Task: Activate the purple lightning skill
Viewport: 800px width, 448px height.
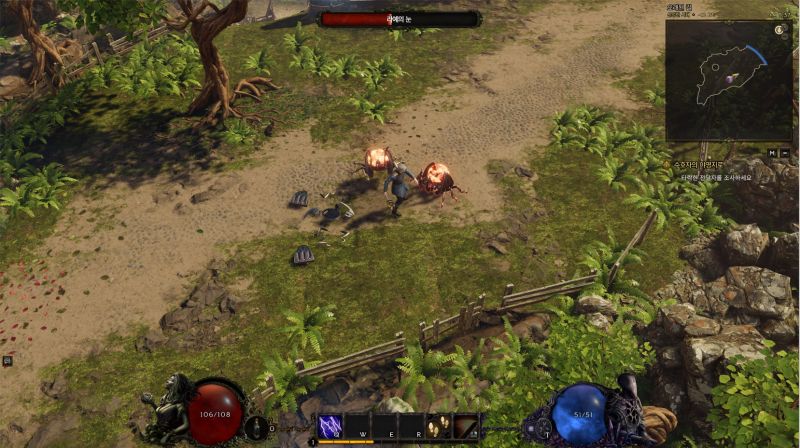Action: pyautogui.click(x=330, y=426)
